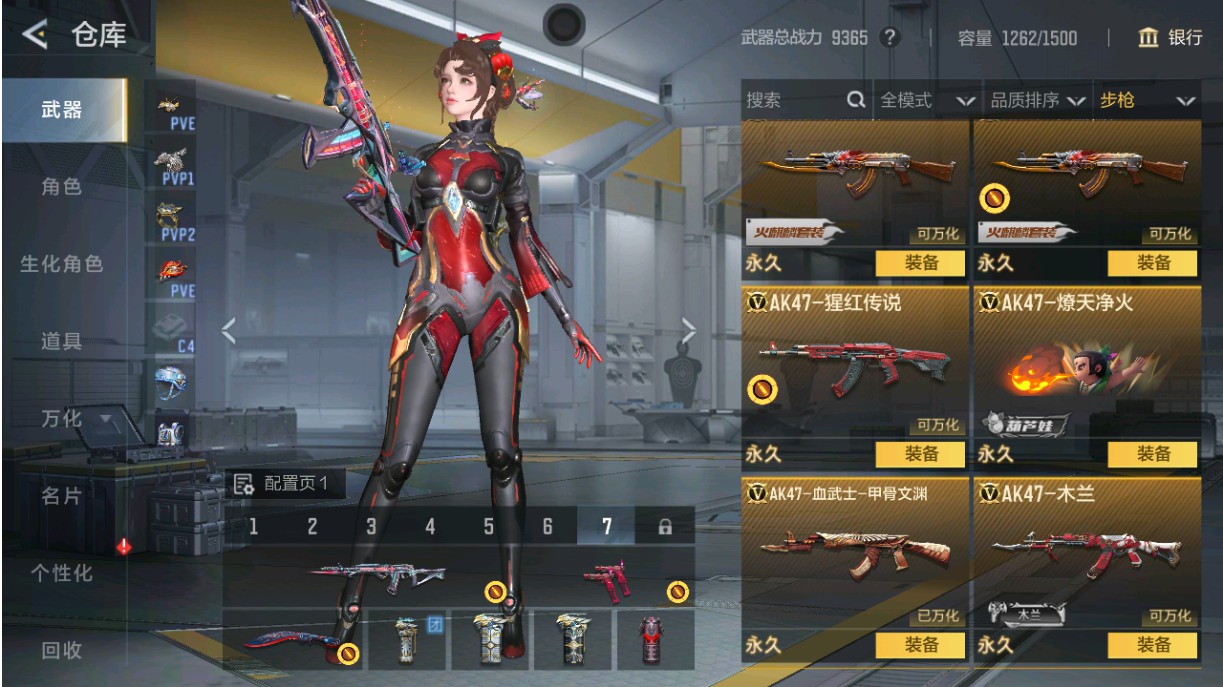Image resolution: width=1223 pixels, height=687 pixels.
Task: Open the 回收 section
Action: (62, 650)
